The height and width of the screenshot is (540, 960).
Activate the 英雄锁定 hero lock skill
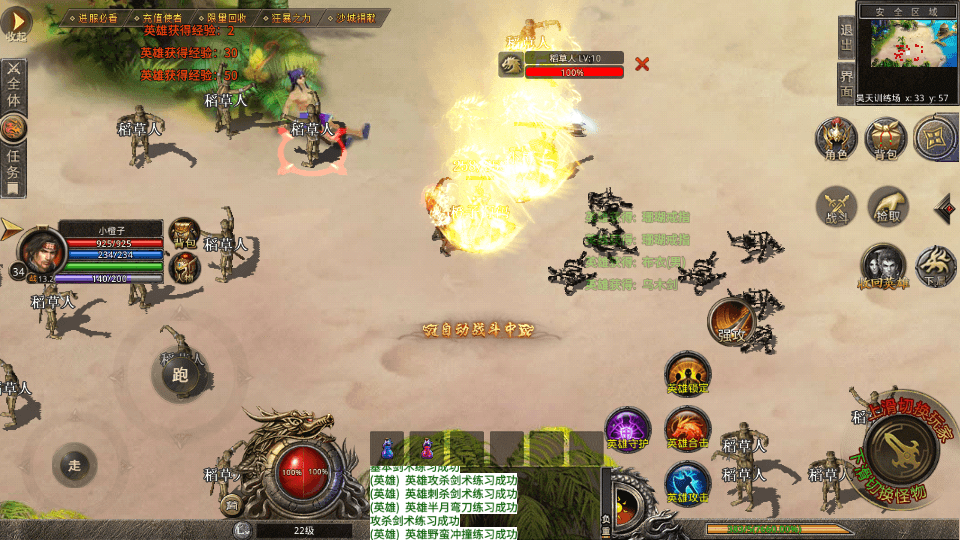[688, 373]
